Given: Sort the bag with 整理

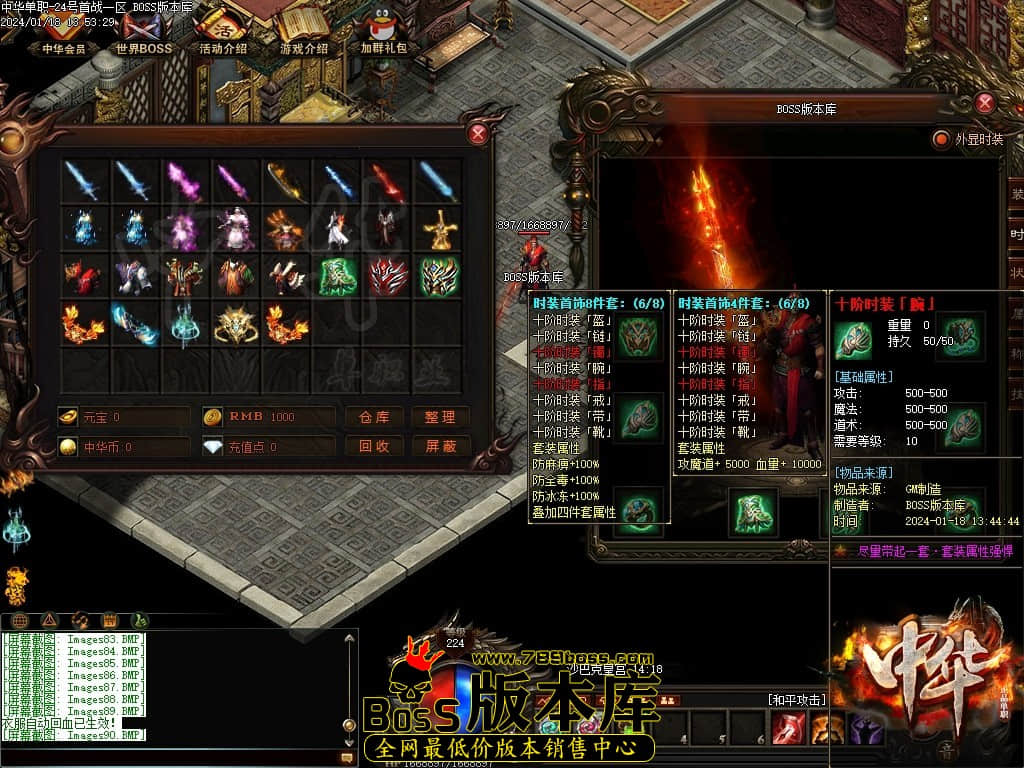Looking at the screenshot, I should coord(440,417).
